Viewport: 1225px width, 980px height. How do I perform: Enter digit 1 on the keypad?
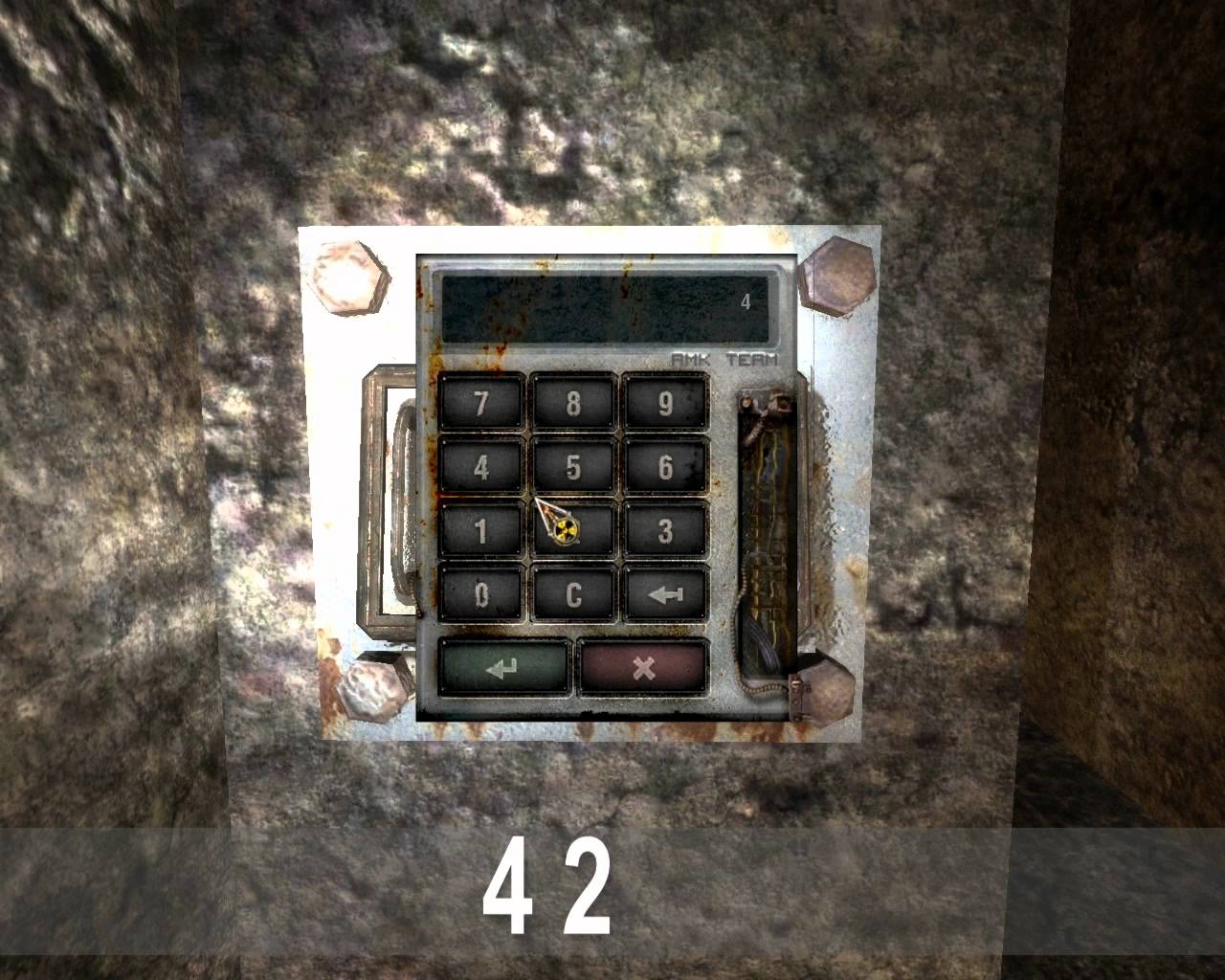[x=481, y=530]
